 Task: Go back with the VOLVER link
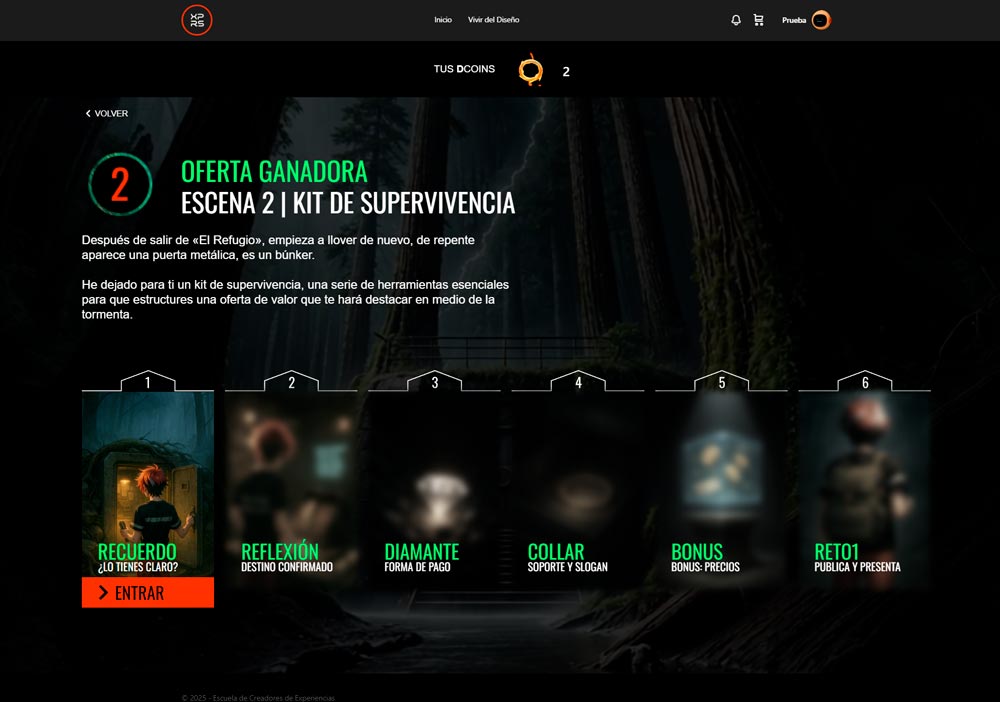tap(107, 114)
